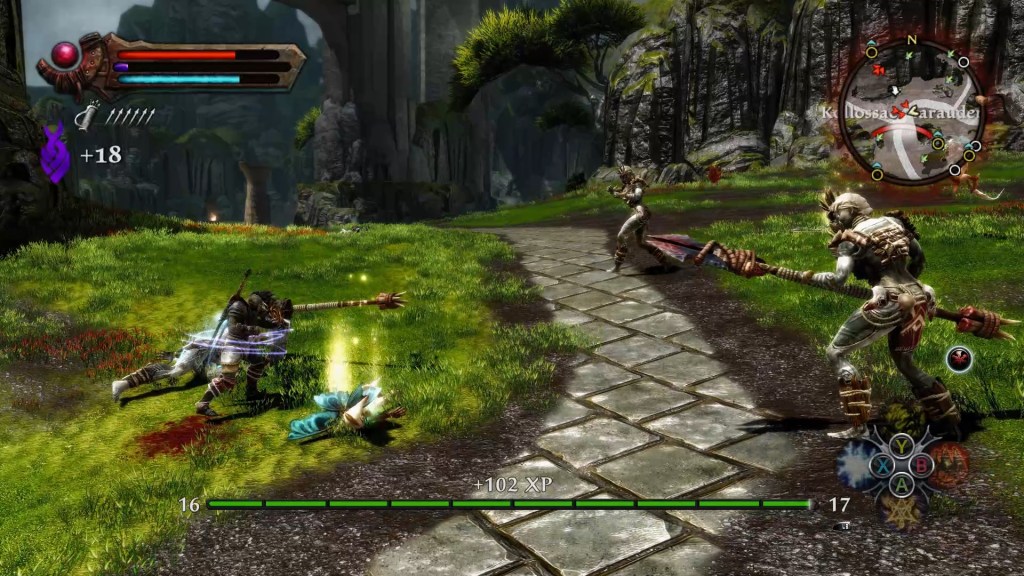Click the circular minimap
This screenshot has width=1024, height=576.
(911, 111)
